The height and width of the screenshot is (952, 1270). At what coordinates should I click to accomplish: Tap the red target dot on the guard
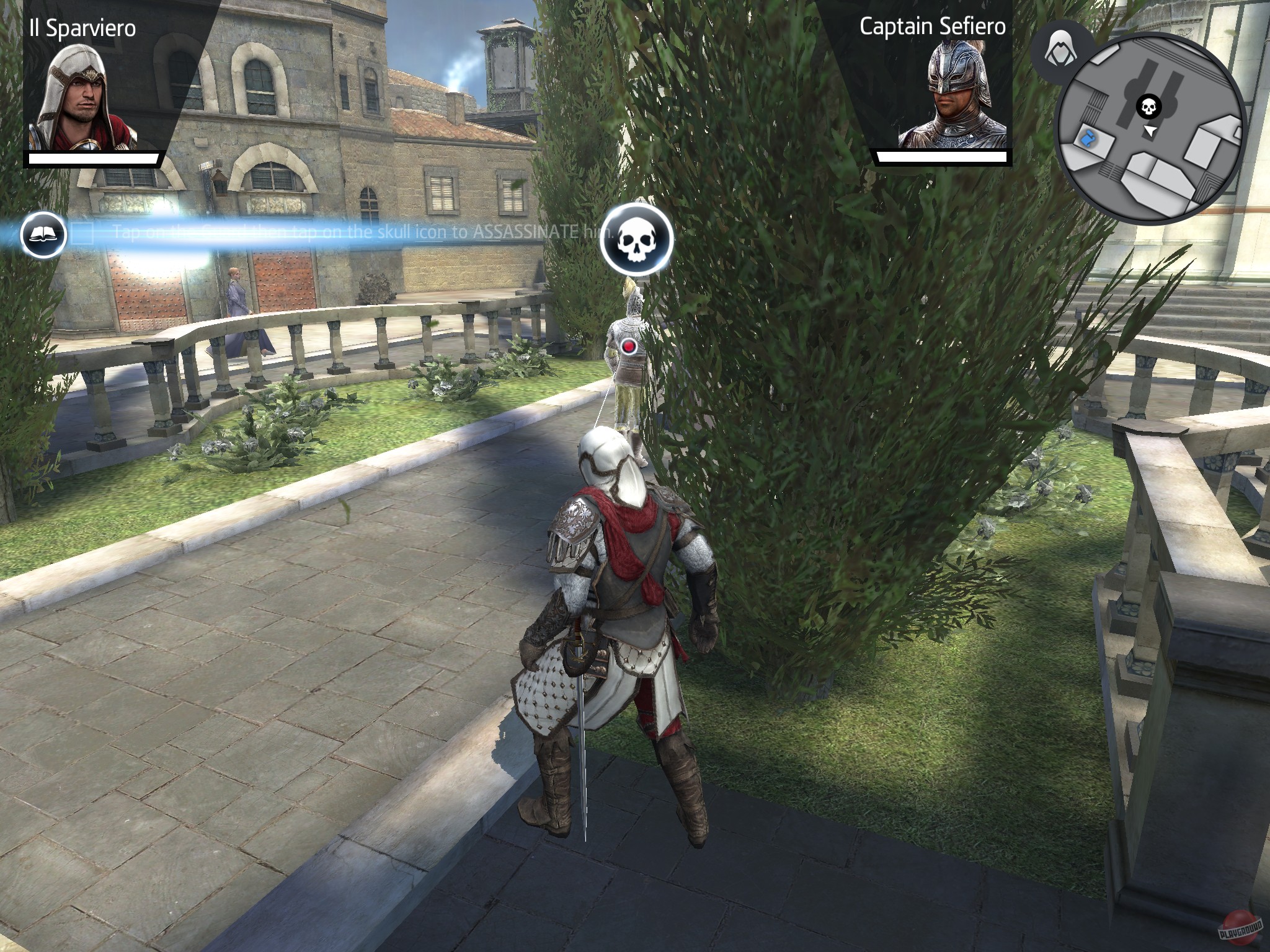click(x=630, y=347)
